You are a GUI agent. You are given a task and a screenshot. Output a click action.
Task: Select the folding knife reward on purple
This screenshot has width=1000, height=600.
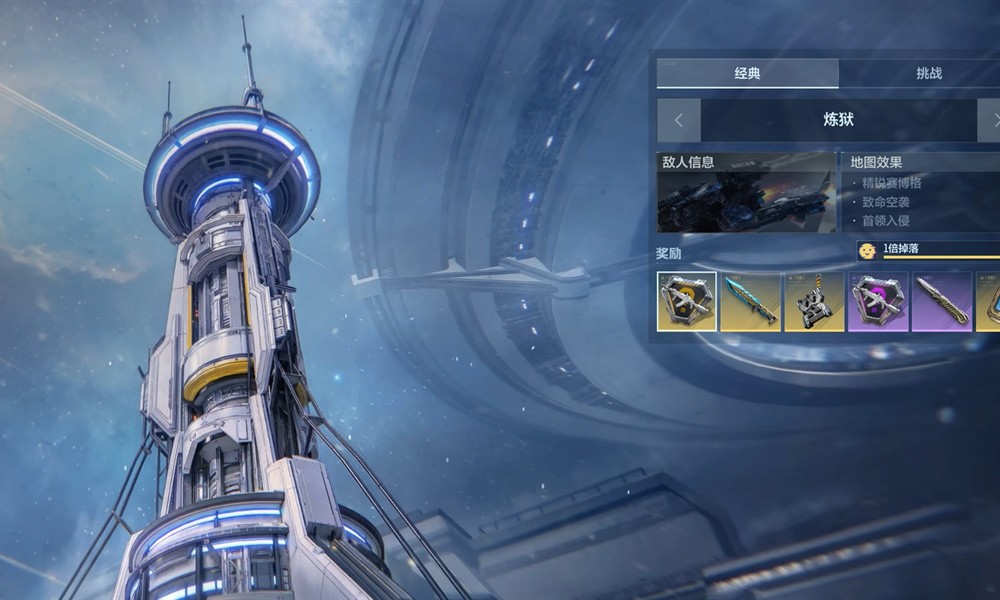tap(942, 301)
